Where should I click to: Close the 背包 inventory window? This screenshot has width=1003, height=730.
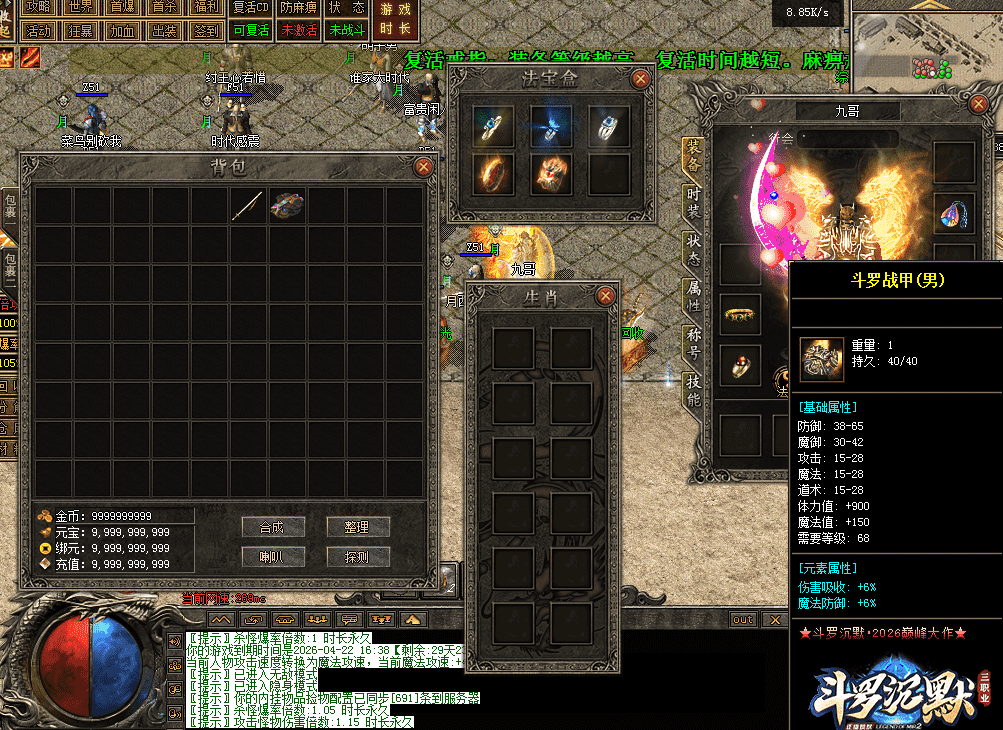[424, 167]
